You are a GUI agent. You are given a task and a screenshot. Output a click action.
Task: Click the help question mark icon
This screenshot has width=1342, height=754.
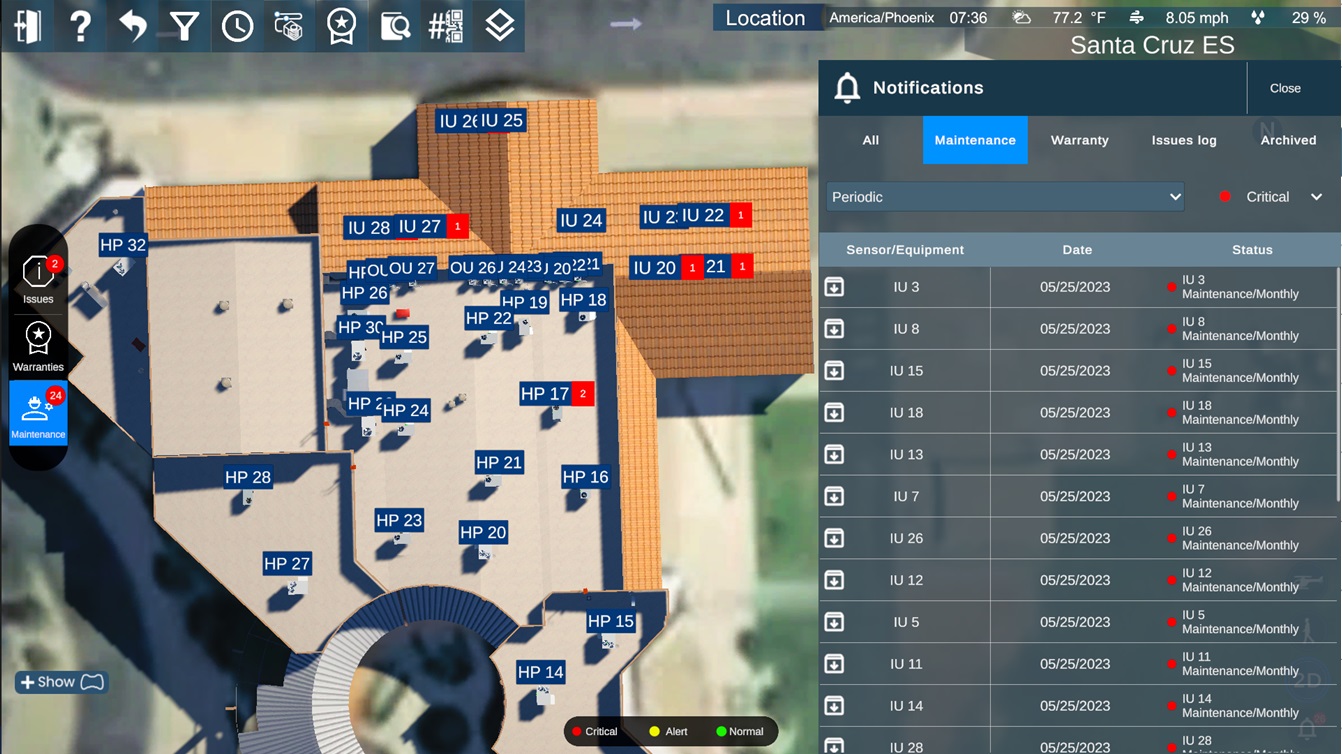click(80, 26)
